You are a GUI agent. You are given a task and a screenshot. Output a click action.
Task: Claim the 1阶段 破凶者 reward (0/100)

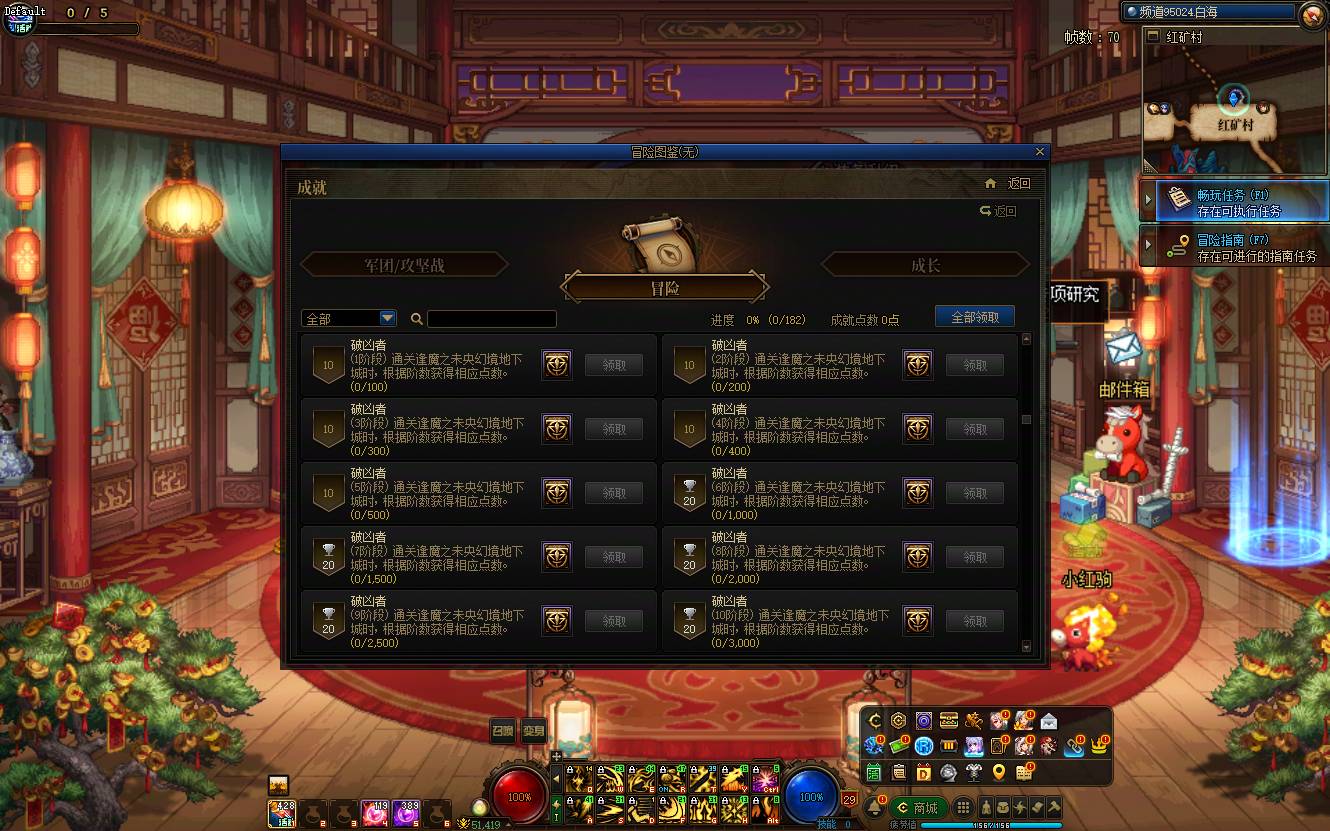click(x=613, y=365)
